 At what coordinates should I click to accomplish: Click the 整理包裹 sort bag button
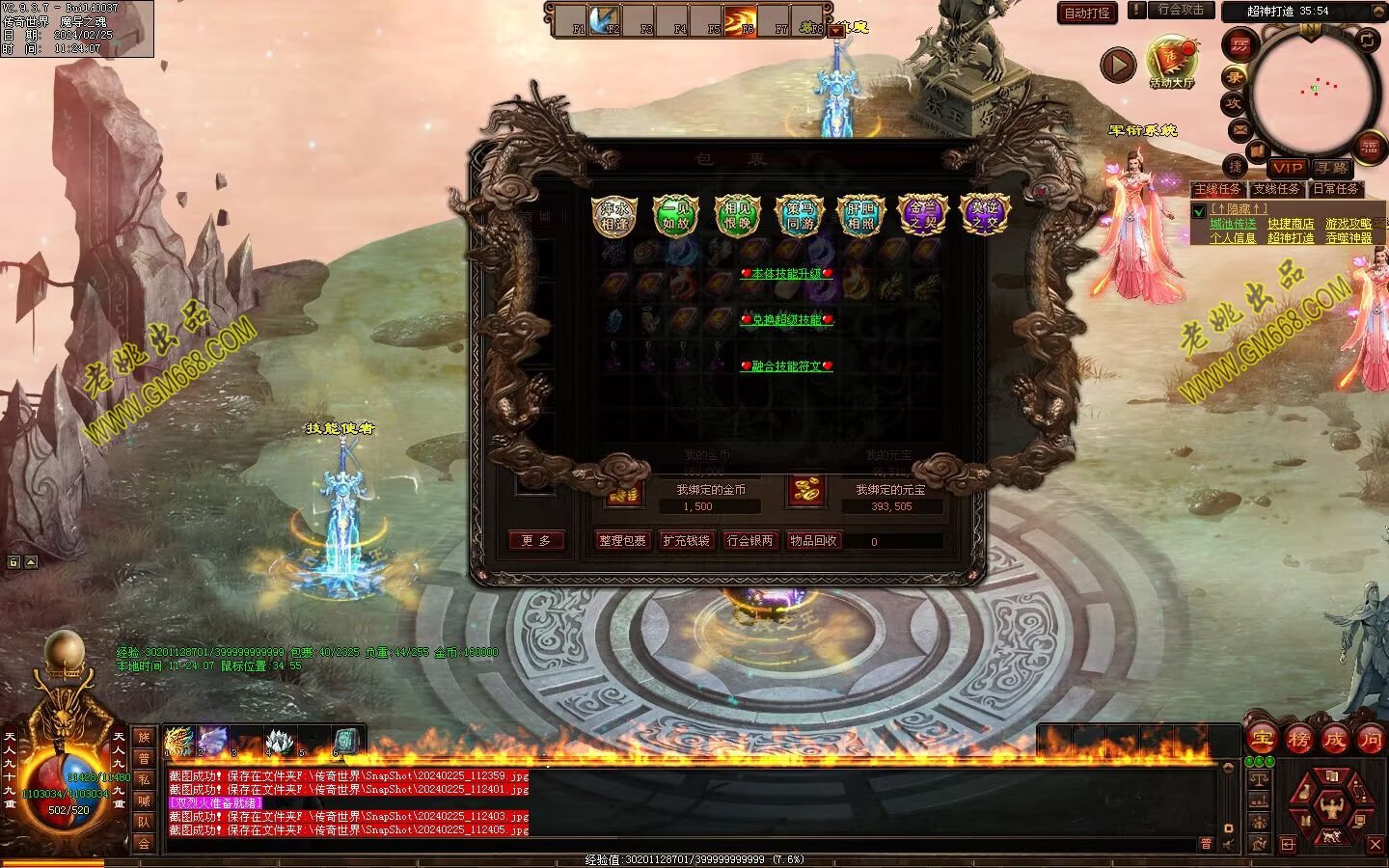(x=622, y=541)
